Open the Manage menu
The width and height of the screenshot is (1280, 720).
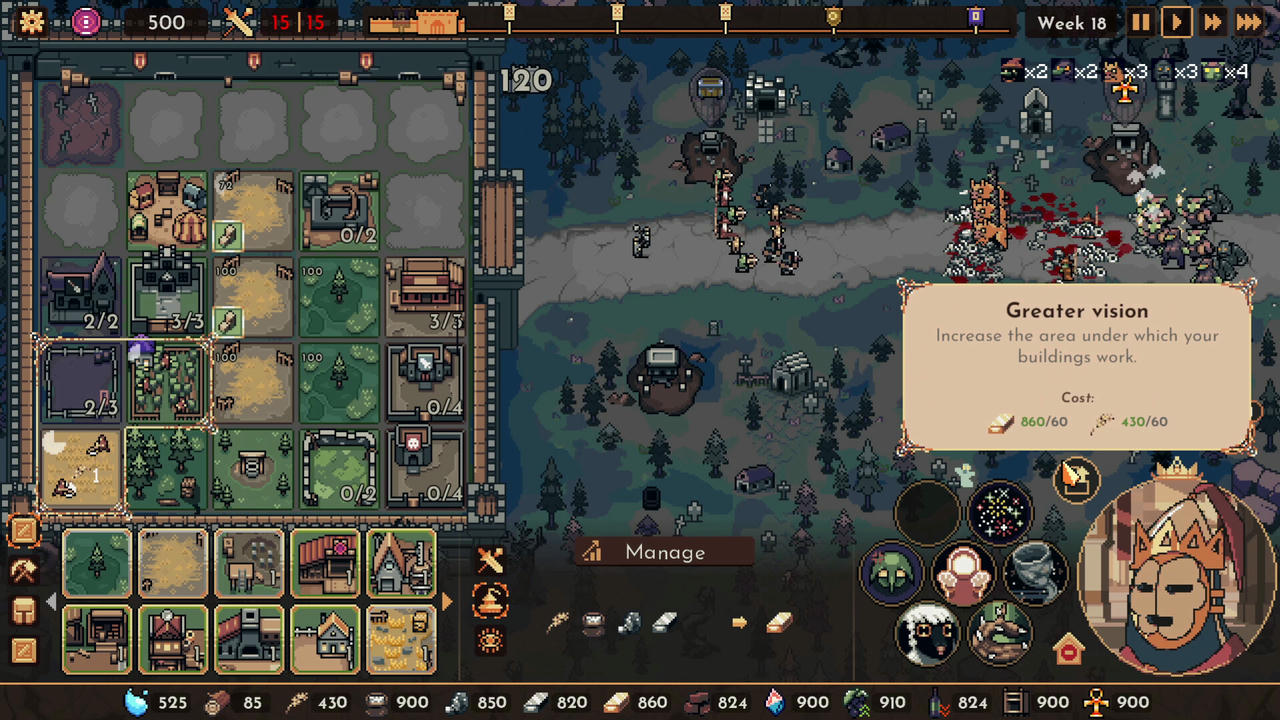663,552
